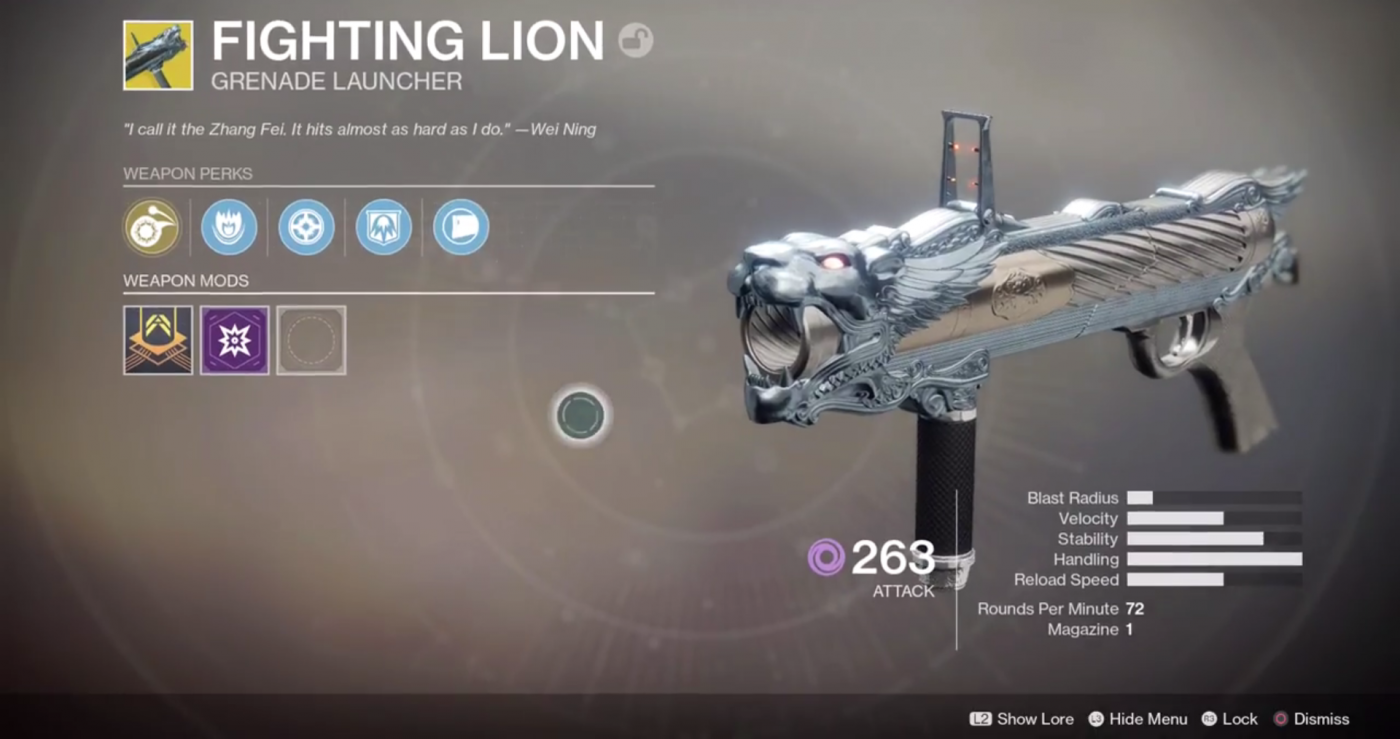Switch to the Show Lore view
The image size is (1400, 739).
[1023, 718]
